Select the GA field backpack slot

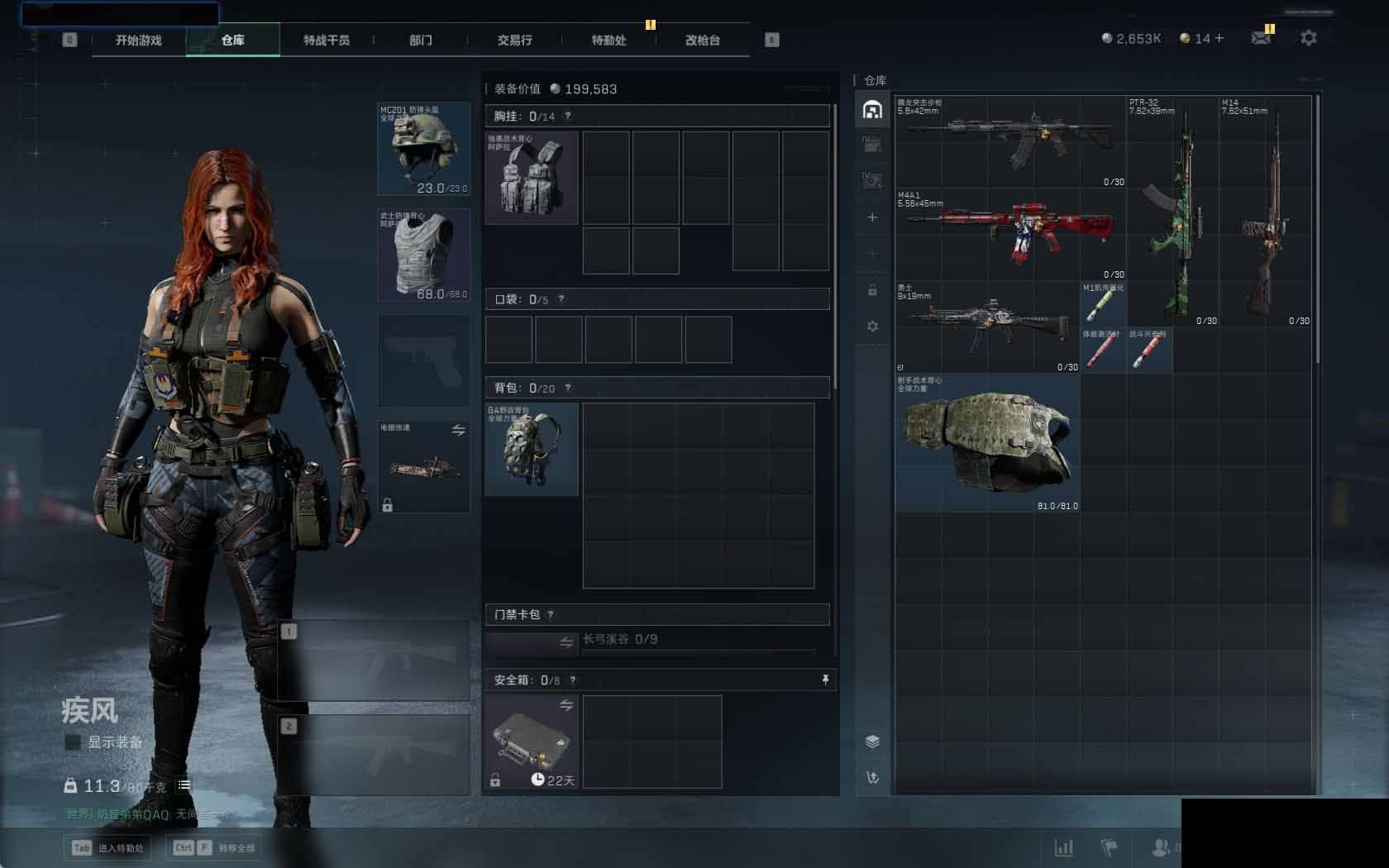[x=532, y=450]
